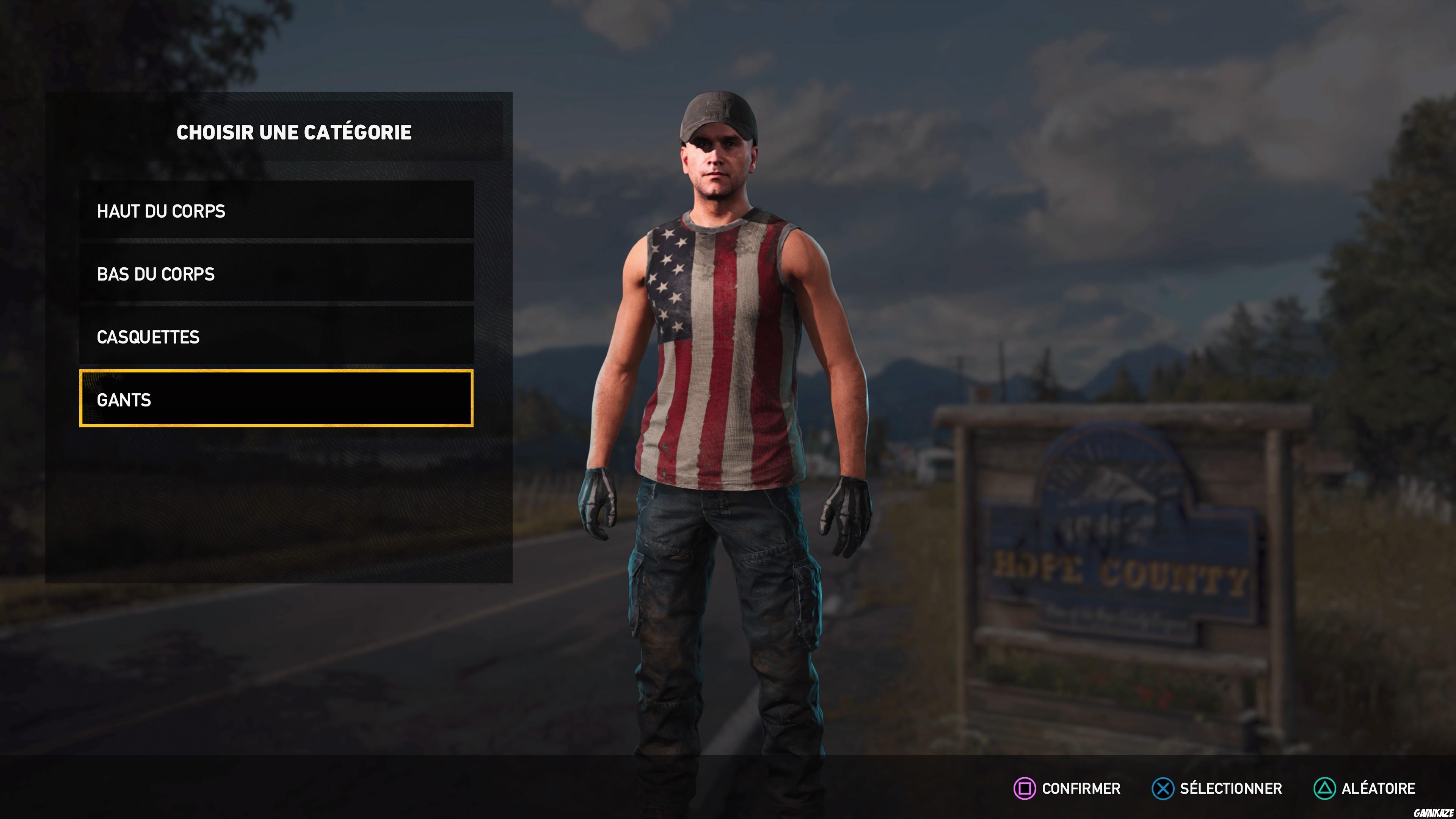Click the GAMIKAZE watermark

[728, 813]
